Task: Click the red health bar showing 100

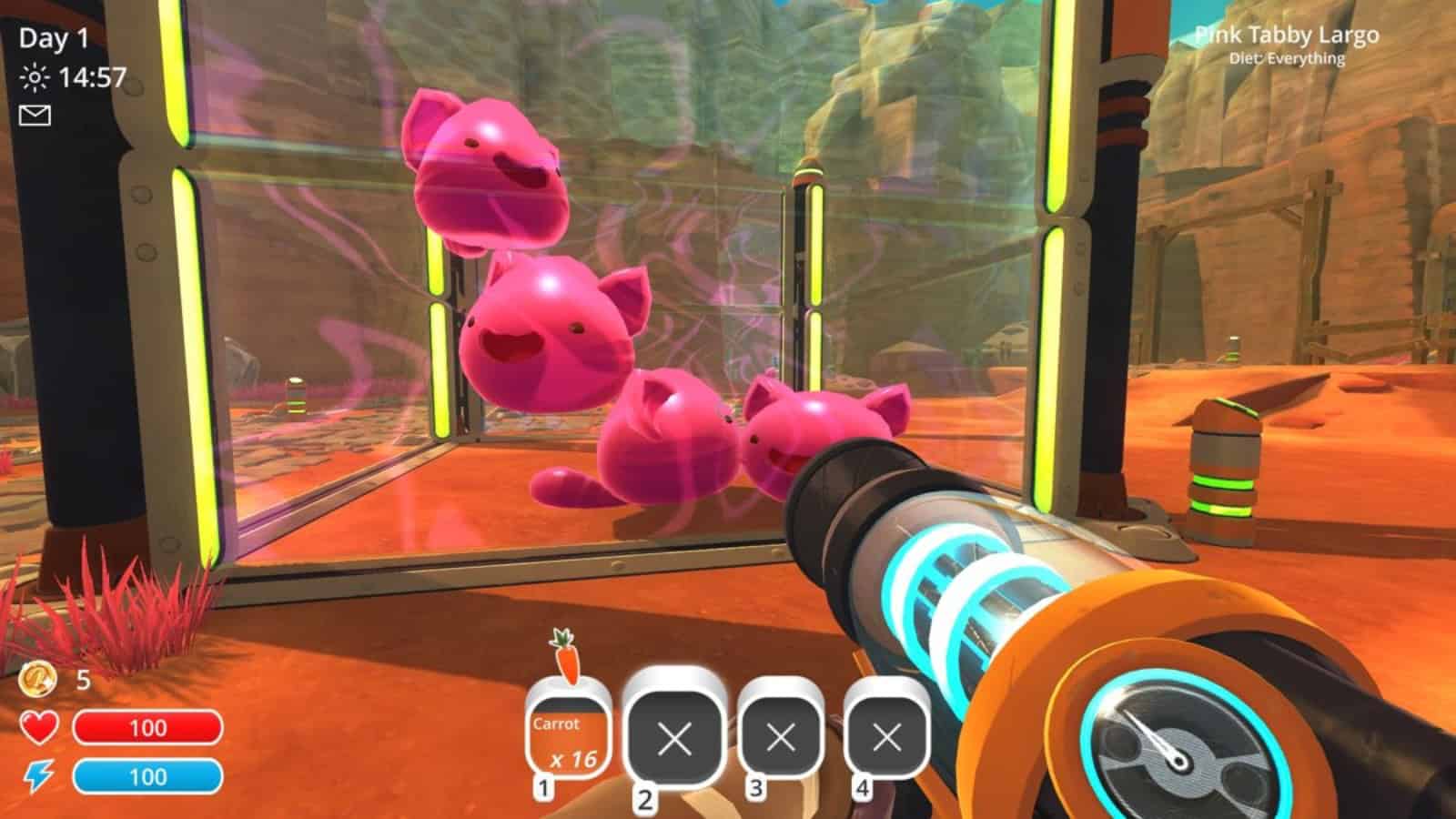Action: coord(150,727)
